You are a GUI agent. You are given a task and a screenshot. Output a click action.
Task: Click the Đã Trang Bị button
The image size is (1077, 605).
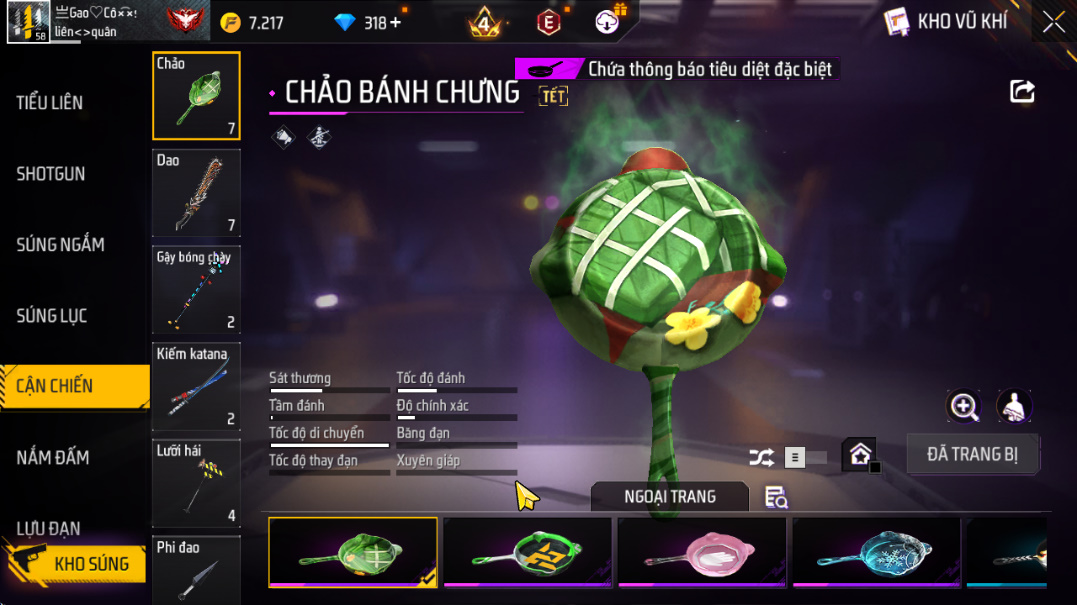pos(972,454)
